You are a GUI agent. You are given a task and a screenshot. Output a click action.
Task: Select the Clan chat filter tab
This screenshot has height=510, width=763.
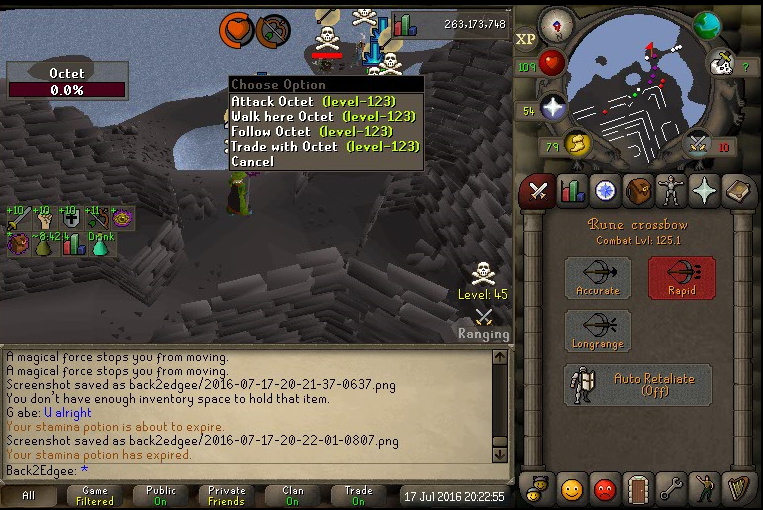click(292, 495)
